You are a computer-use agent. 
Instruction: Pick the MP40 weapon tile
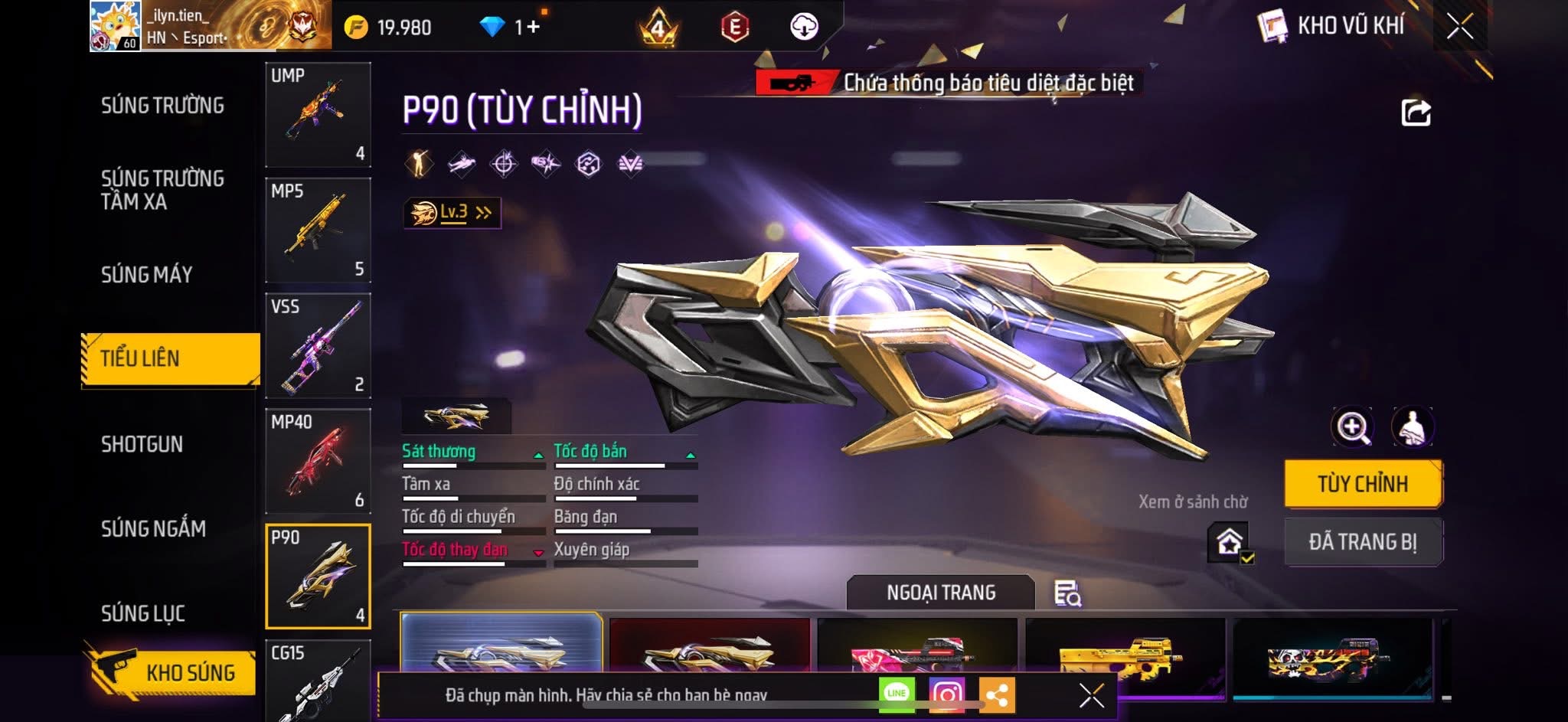click(318, 461)
